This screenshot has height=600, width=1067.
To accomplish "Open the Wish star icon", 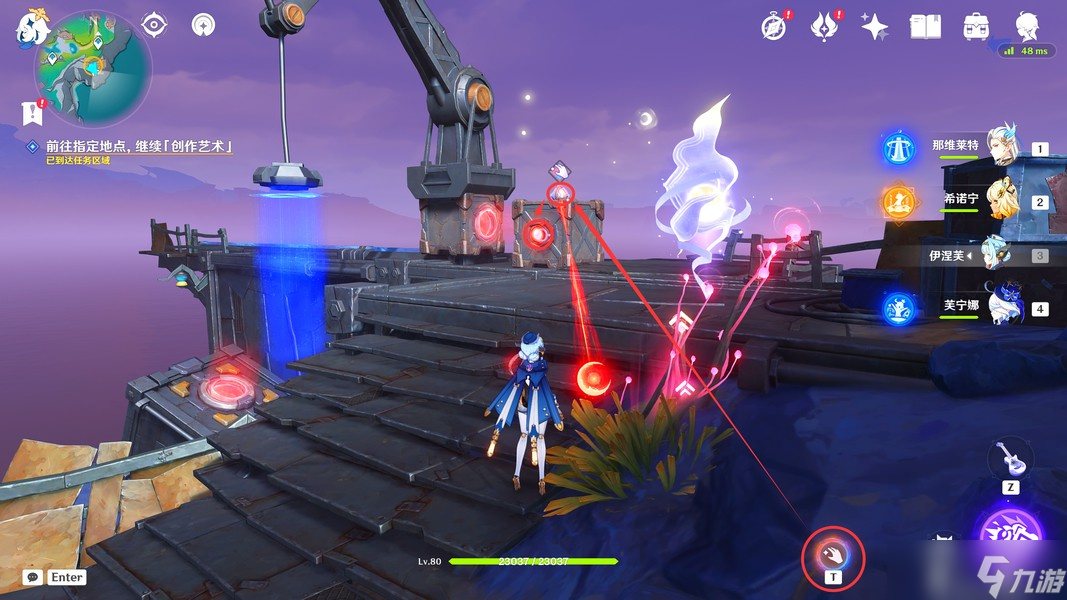I will tap(875, 27).
